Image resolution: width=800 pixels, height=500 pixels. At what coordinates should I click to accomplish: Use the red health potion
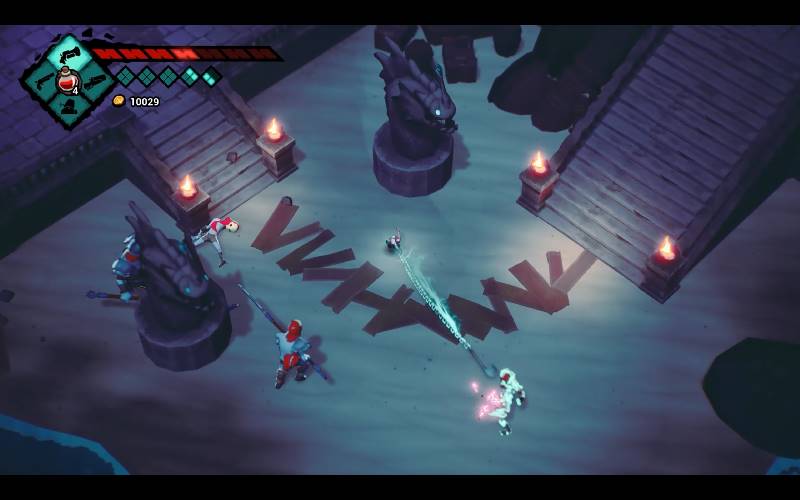pyautogui.click(x=68, y=82)
